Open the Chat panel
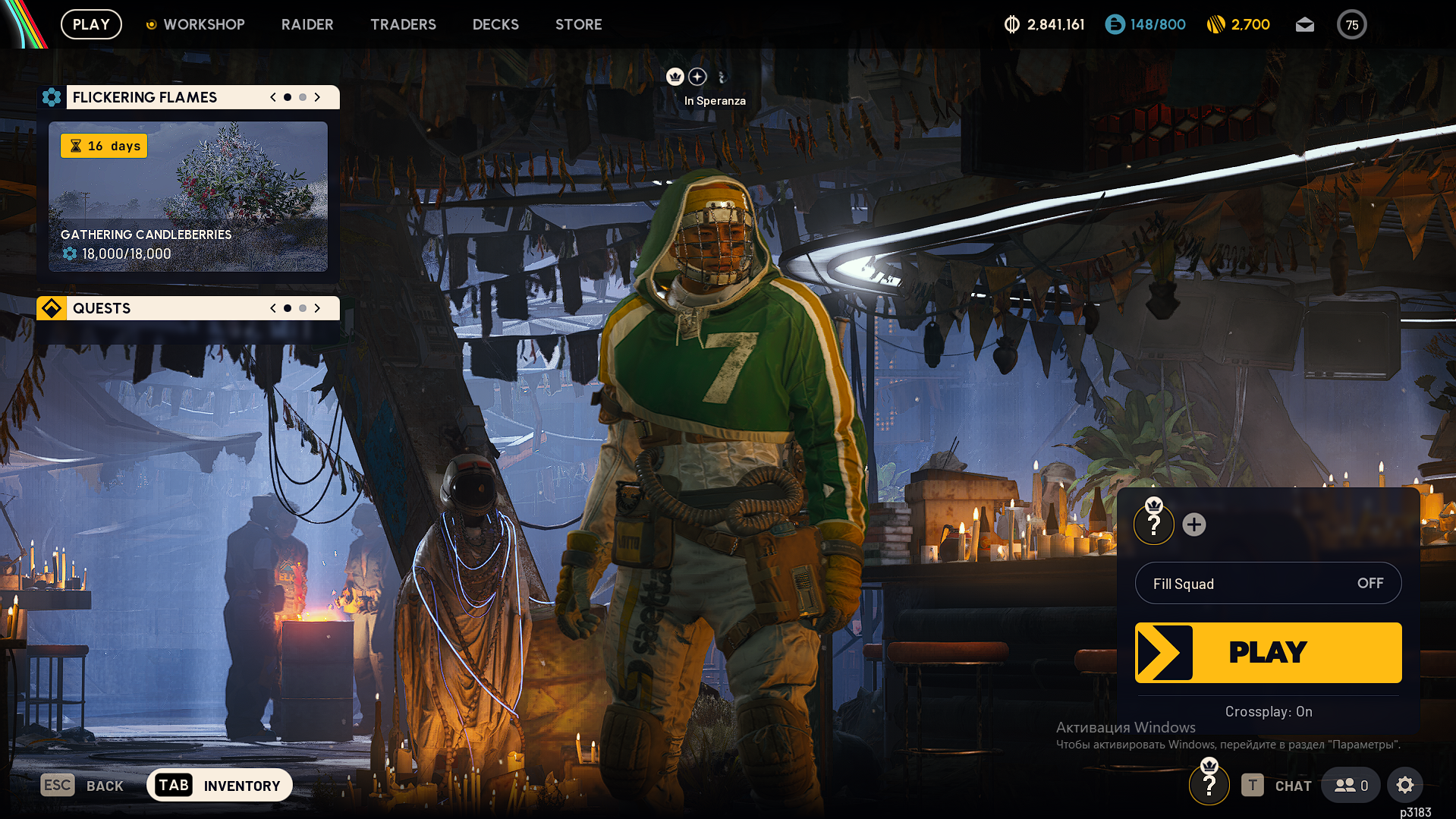1456x819 pixels. pos(1278,786)
